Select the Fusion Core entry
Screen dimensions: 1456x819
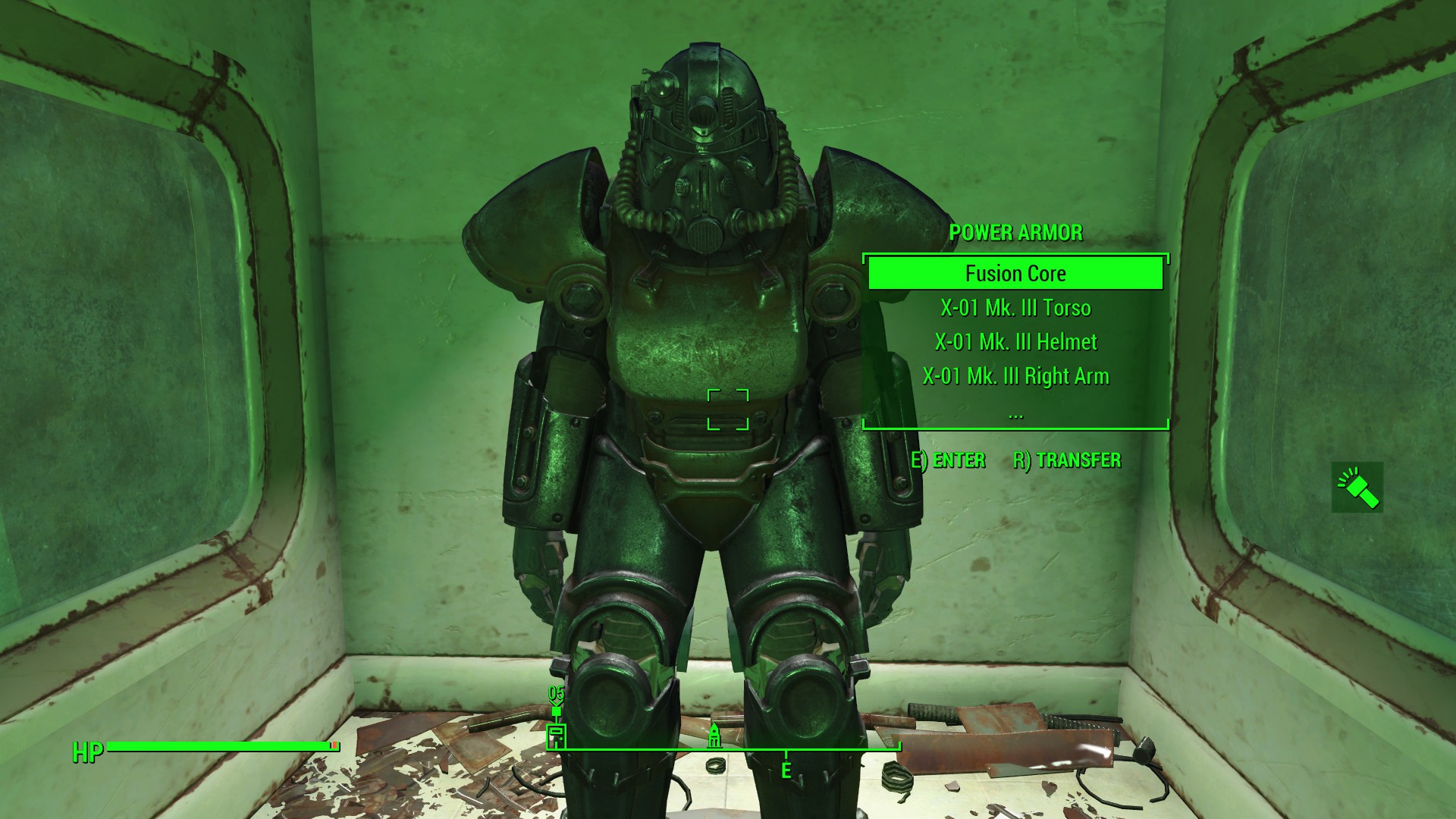point(1015,273)
